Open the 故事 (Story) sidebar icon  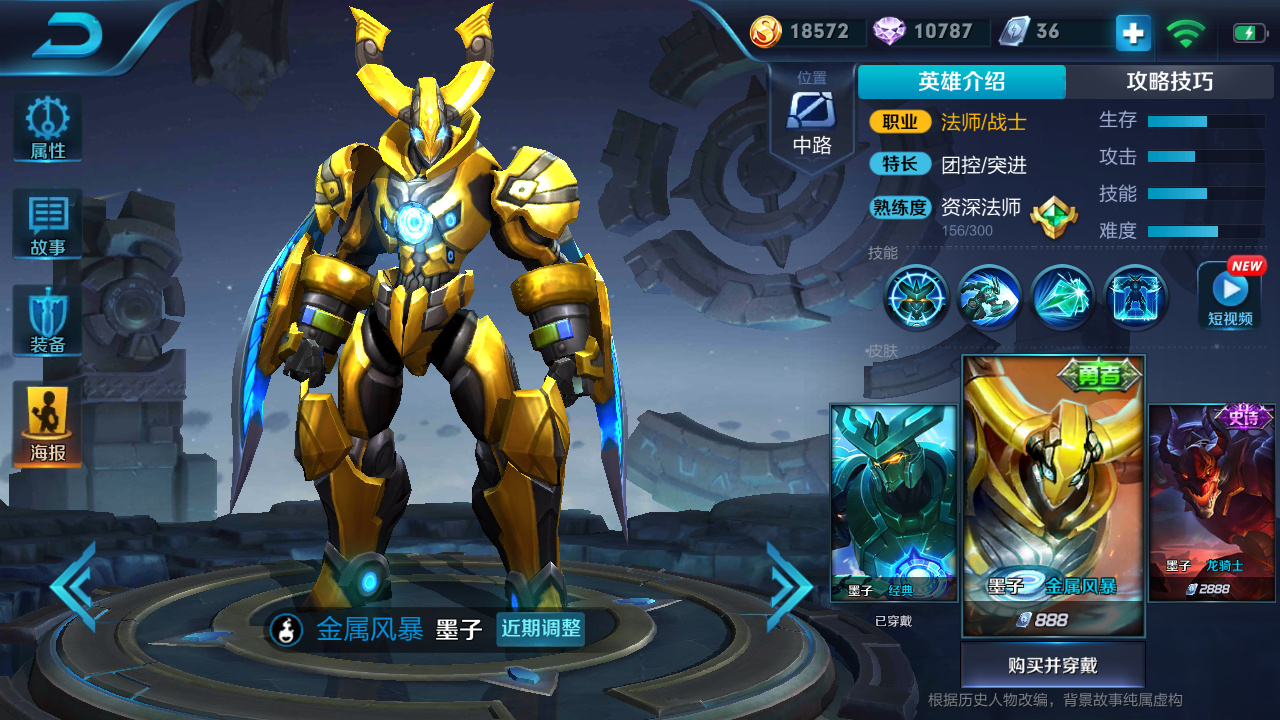click(x=46, y=222)
